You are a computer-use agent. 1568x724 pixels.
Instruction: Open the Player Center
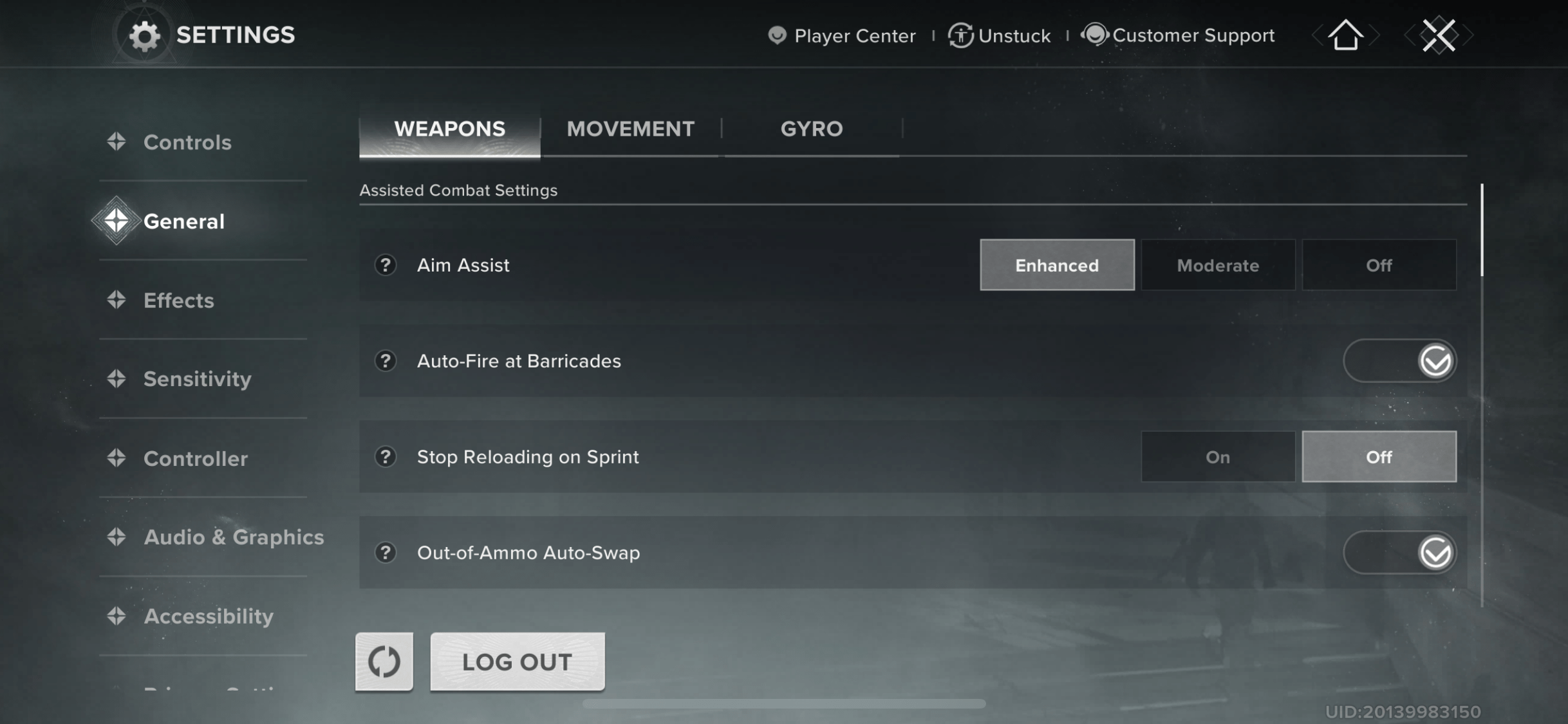[x=841, y=35]
